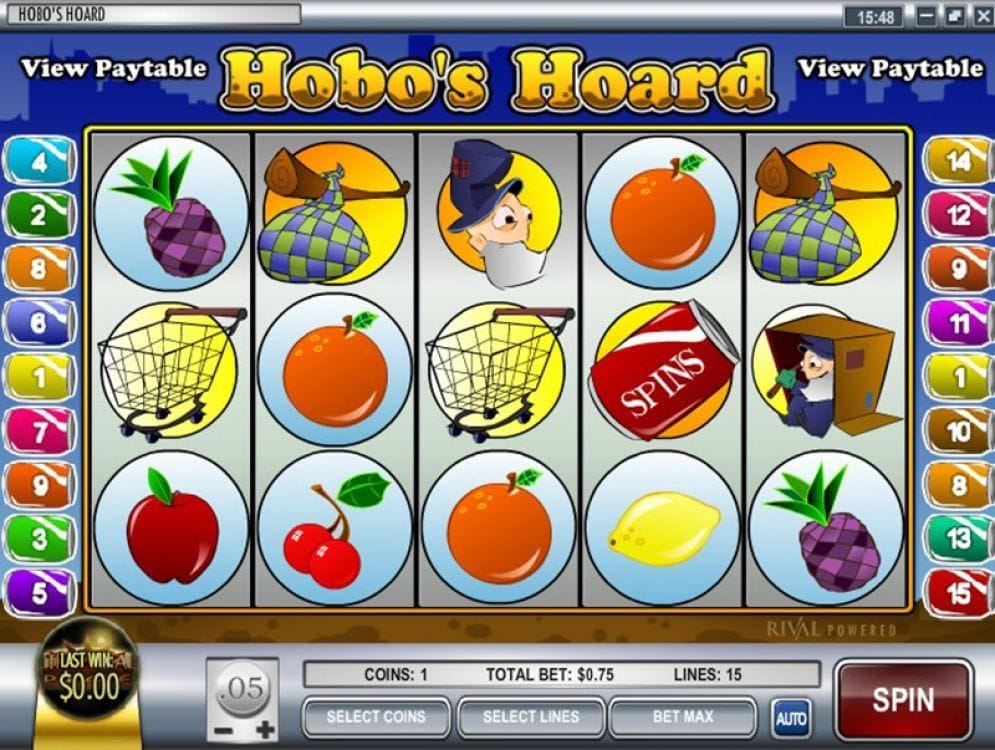Minimize the game window
This screenshot has width=995, height=750.
927,16
